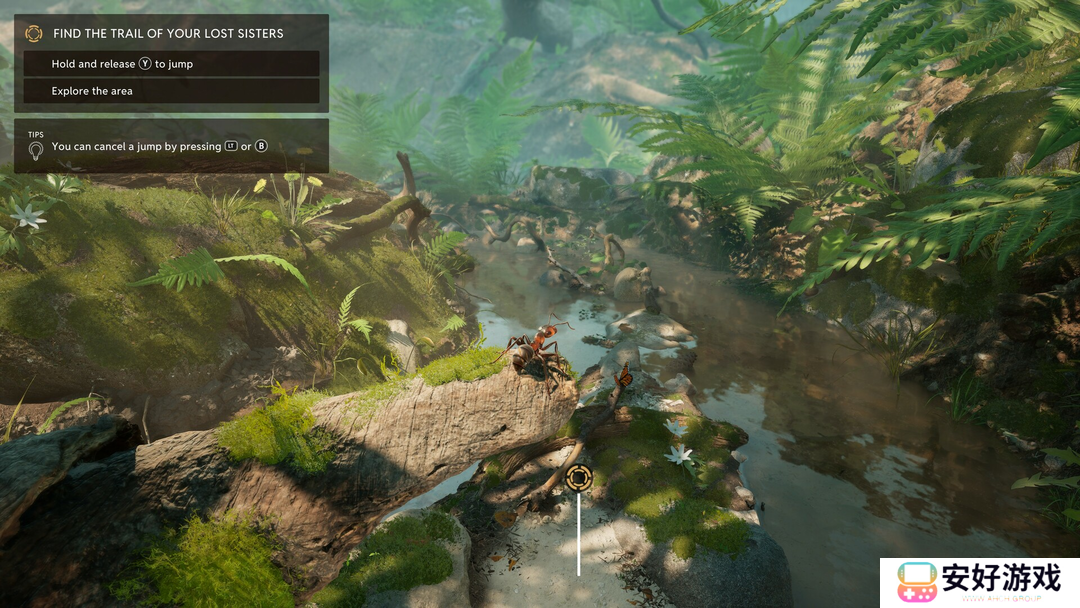Click the lightbulb tips icon
The height and width of the screenshot is (608, 1080).
click(35, 150)
